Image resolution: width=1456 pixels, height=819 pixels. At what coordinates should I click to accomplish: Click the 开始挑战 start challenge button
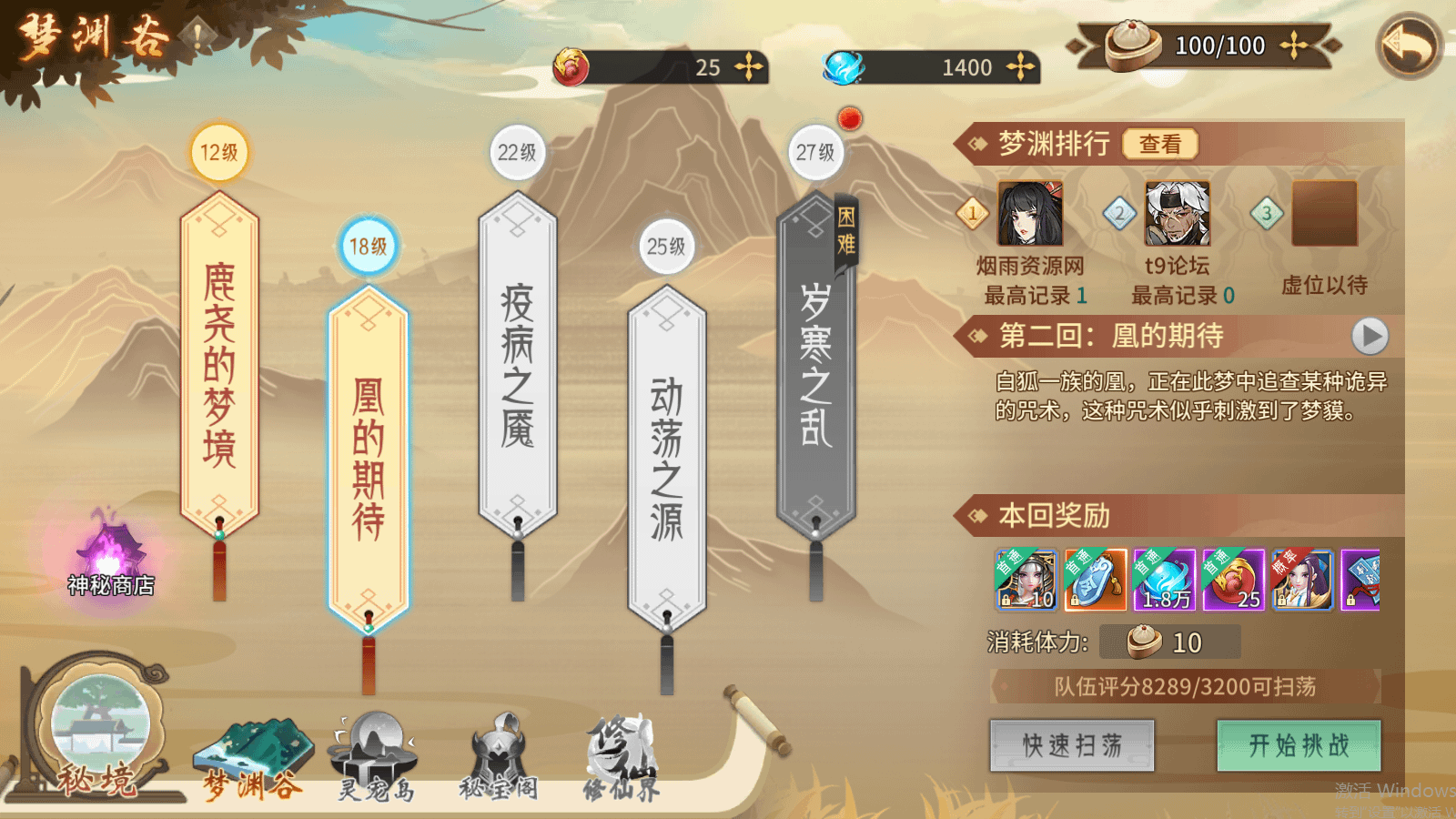click(x=1299, y=745)
